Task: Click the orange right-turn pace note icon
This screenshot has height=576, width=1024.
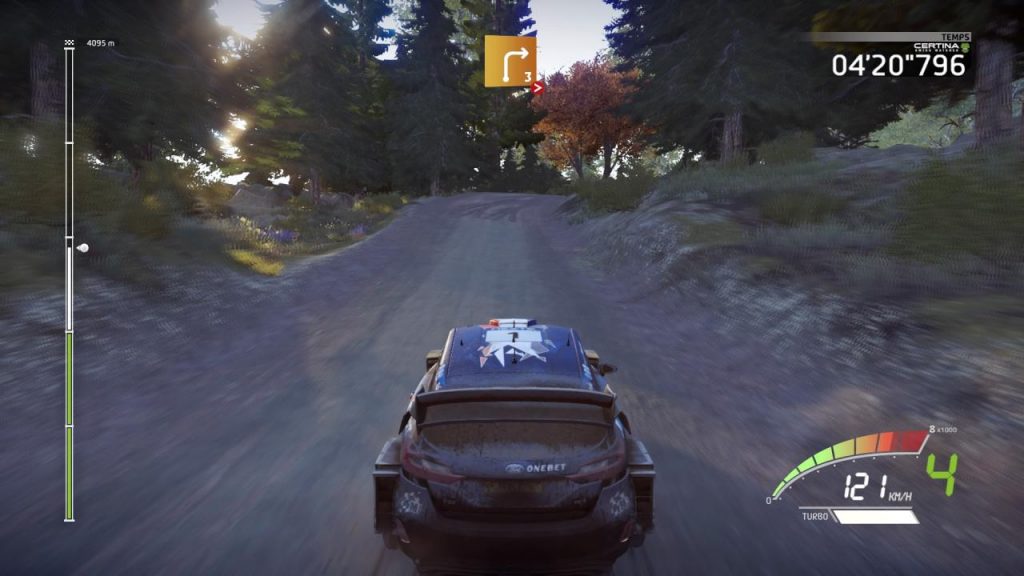Action: 510,61
